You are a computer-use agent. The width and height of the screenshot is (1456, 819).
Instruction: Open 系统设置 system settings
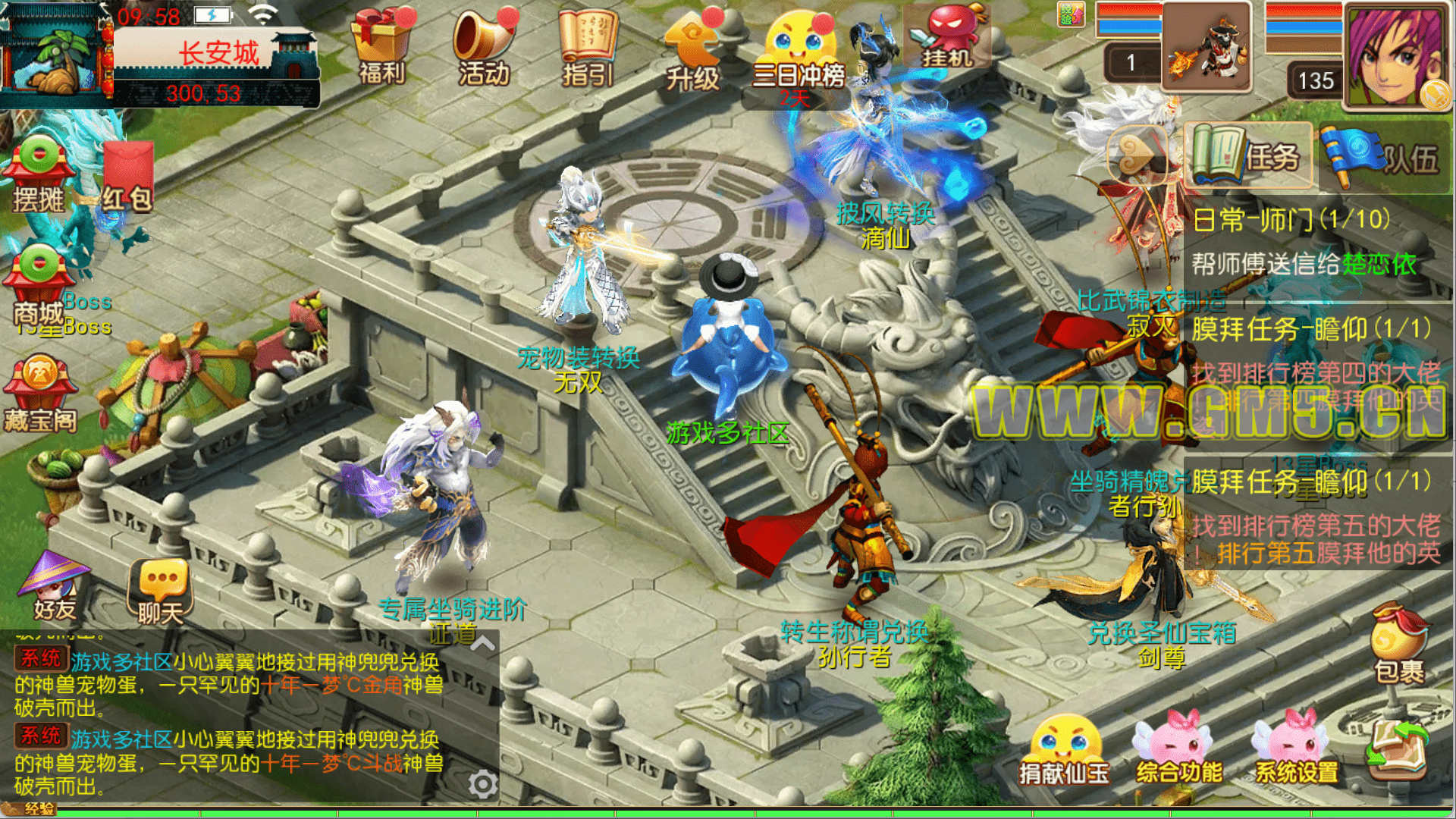click(1296, 751)
